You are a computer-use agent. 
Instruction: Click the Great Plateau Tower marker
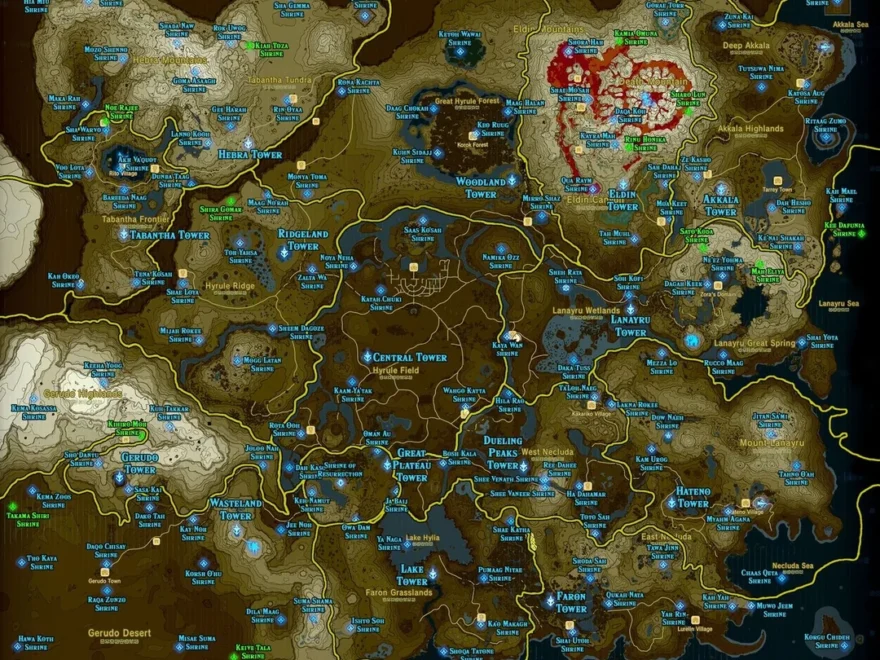[388, 465]
